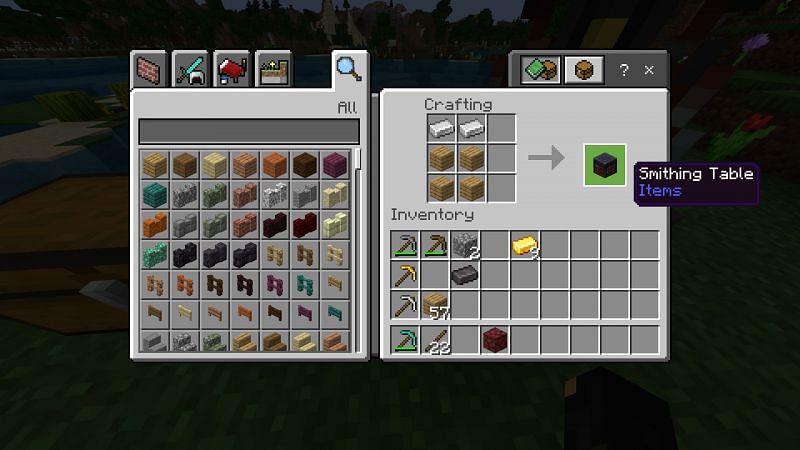Click the search text field
Screen dimensions: 800x450
point(248,131)
